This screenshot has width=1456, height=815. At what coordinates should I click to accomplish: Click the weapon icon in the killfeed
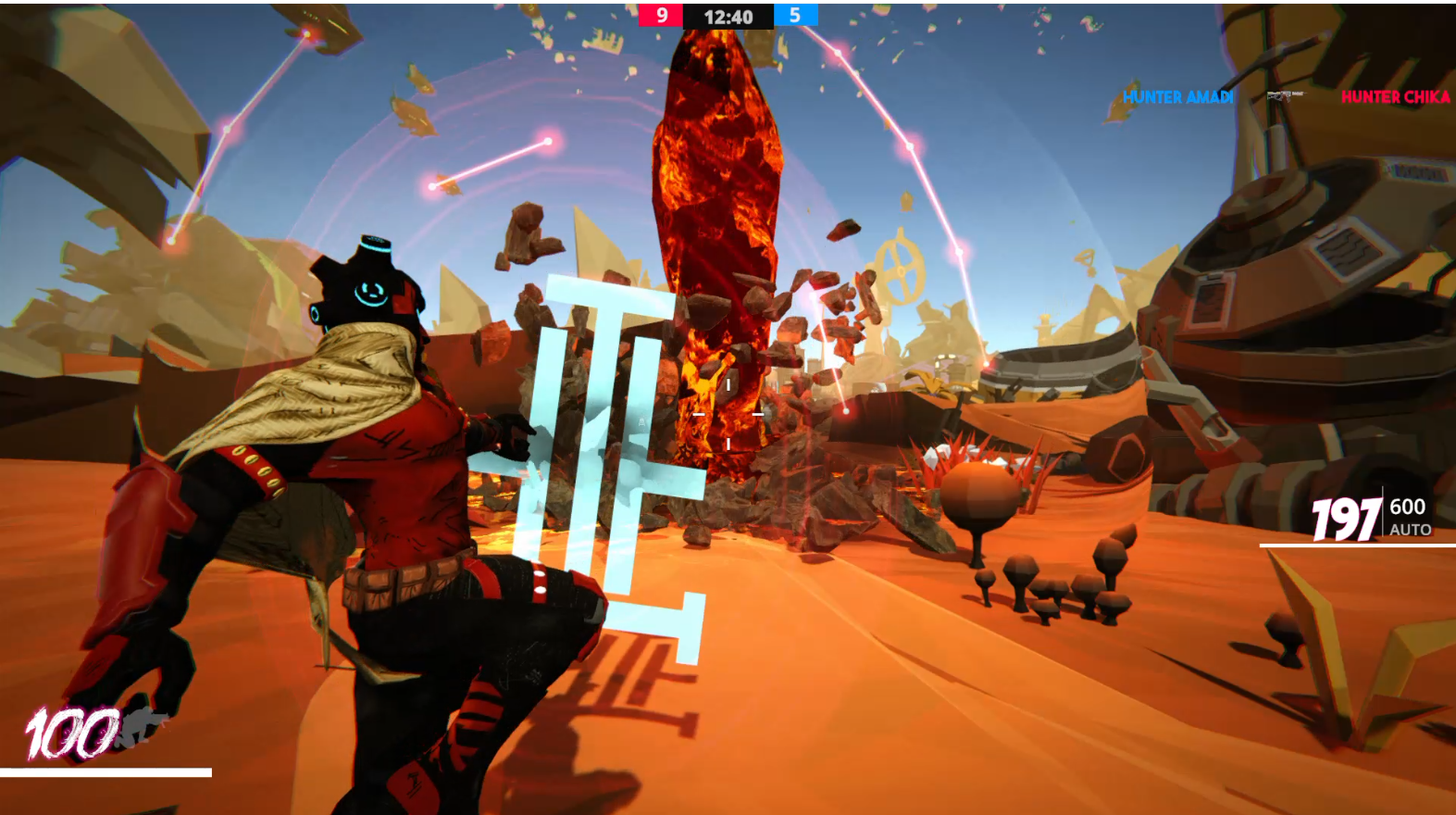1285,94
